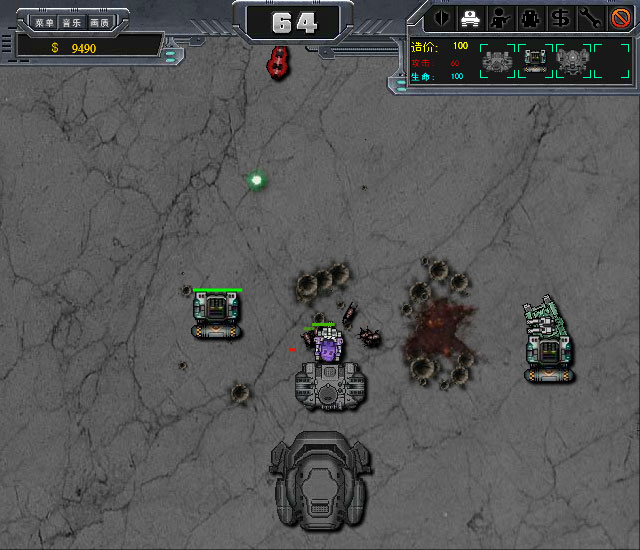Image resolution: width=640 pixels, height=550 pixels.
Task: Open the soldier with gun category
Action: (497, 17)
